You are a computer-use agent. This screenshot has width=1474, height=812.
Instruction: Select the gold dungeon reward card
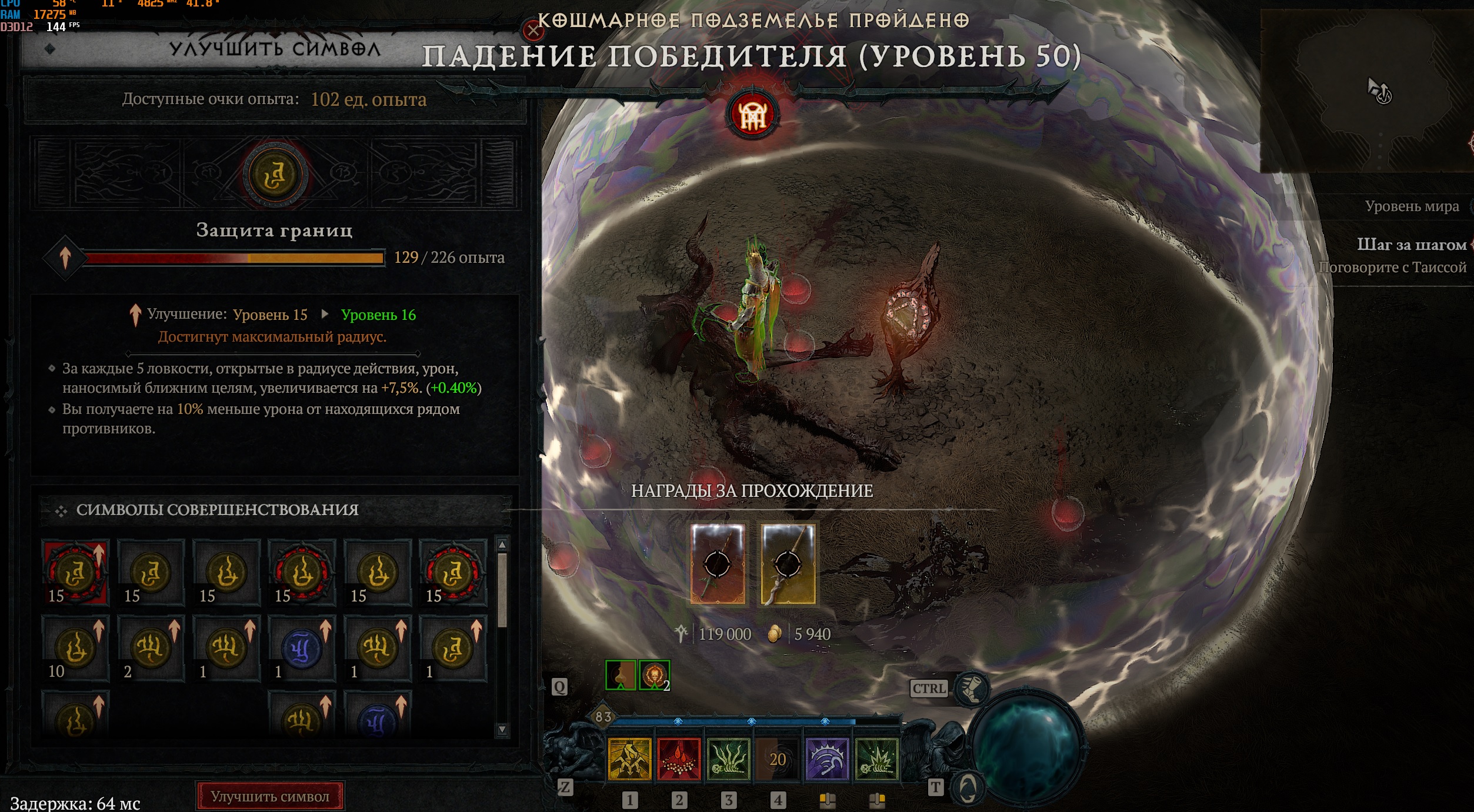click(788, 564)
